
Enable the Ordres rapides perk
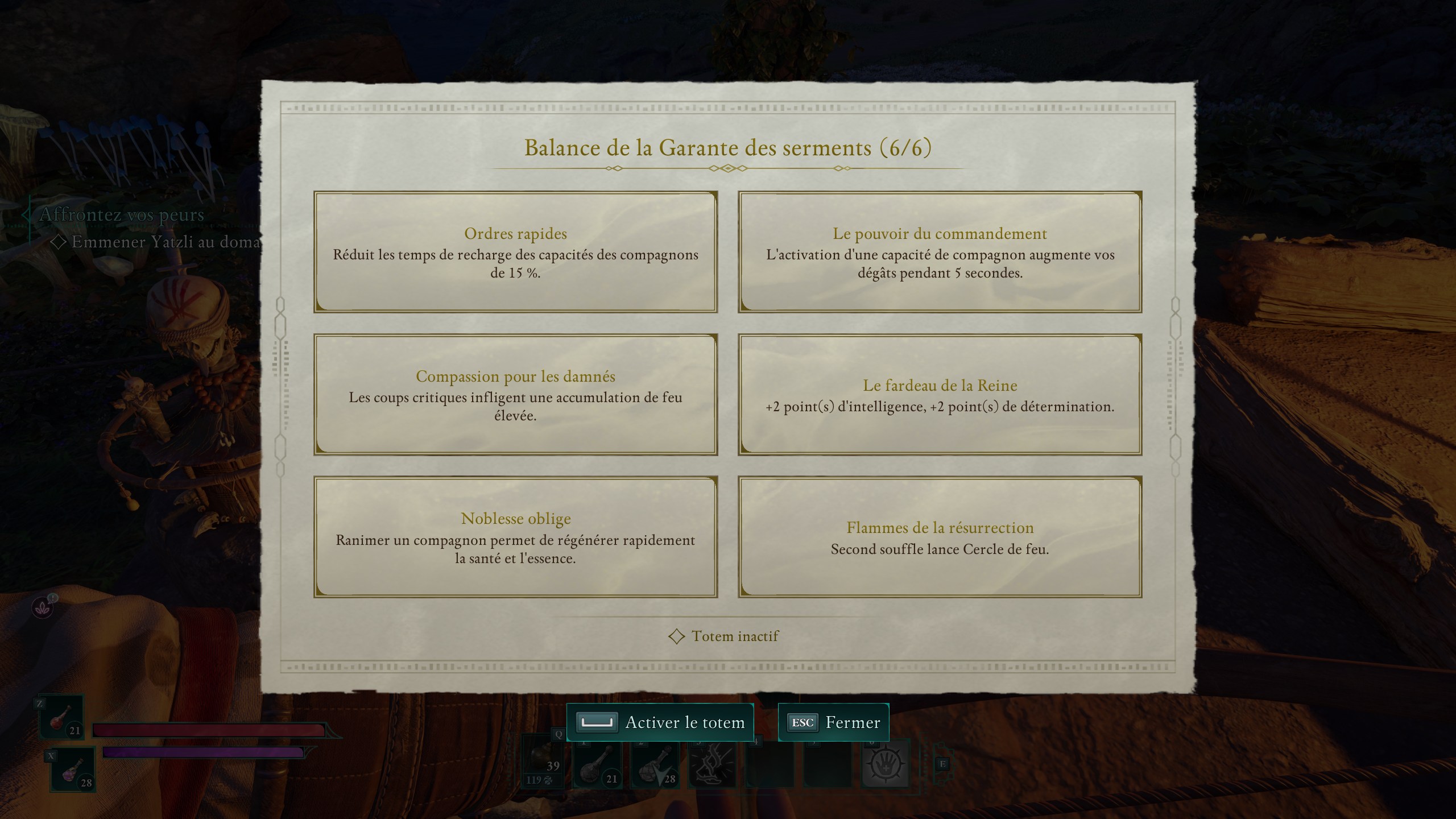tap(515, 253)
